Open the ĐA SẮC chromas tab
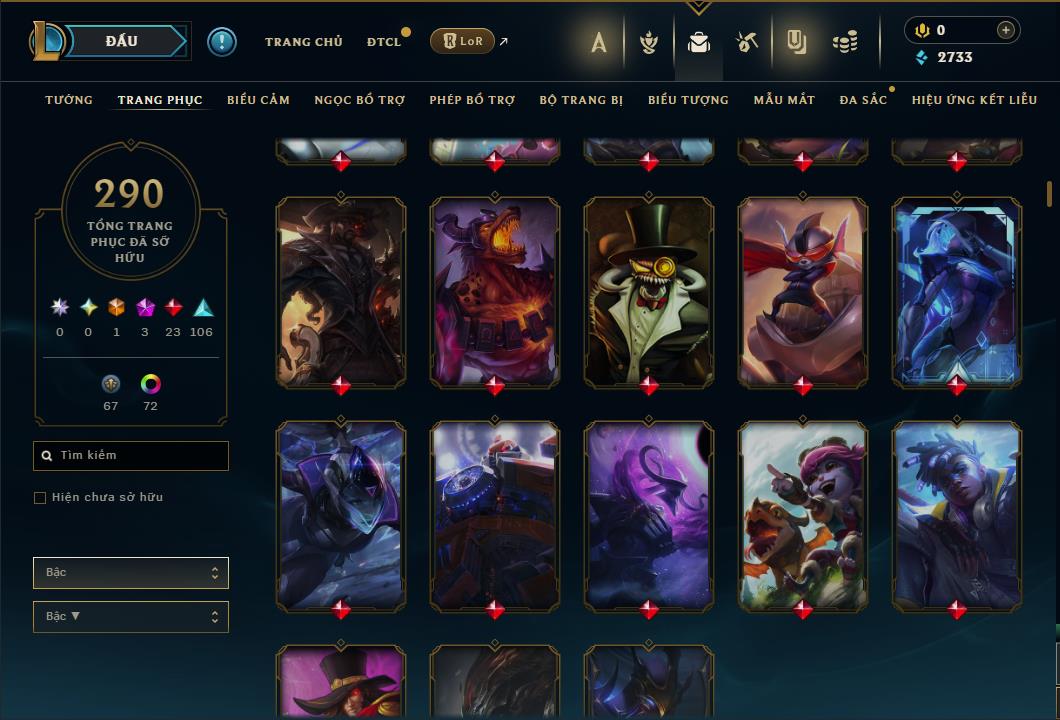The width and height of the screenshot is (1060, 720). pos(863,100)
